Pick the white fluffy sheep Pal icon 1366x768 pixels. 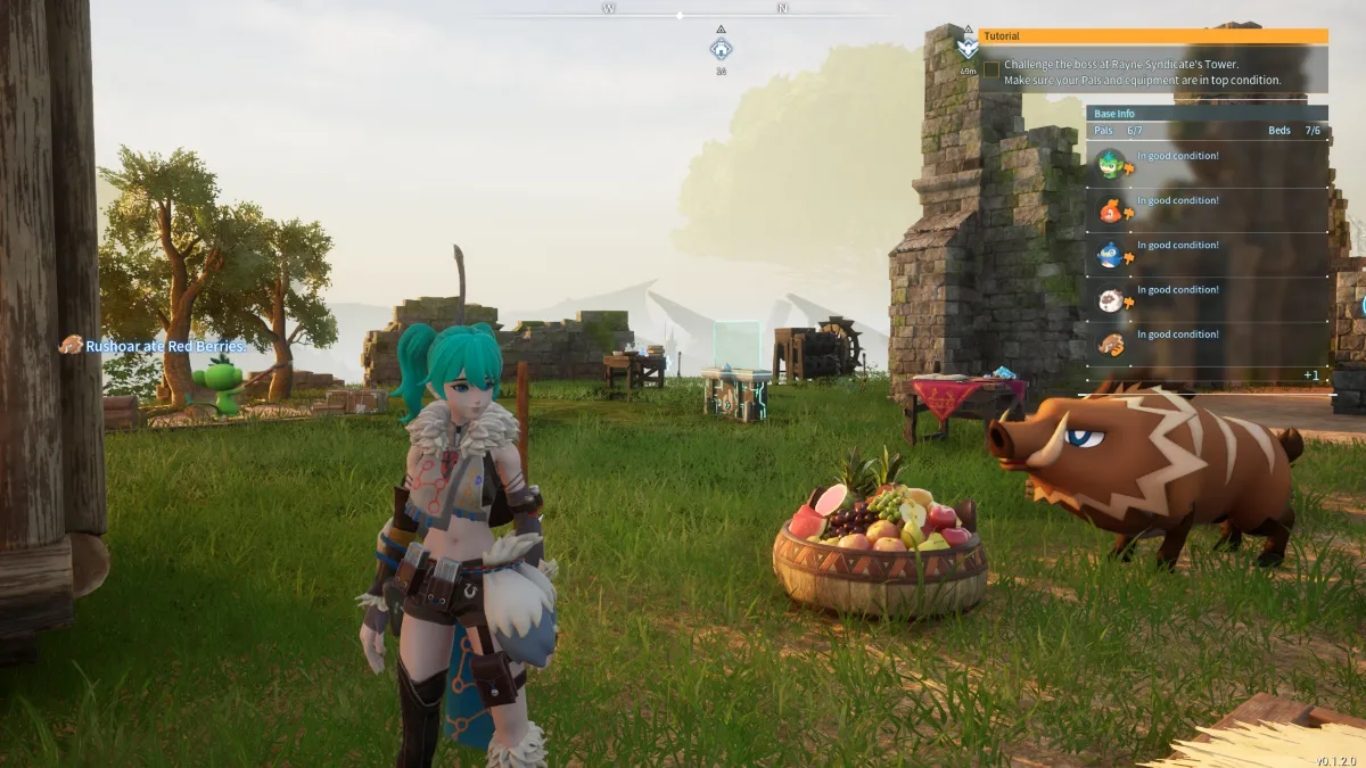click(1110, 300)
